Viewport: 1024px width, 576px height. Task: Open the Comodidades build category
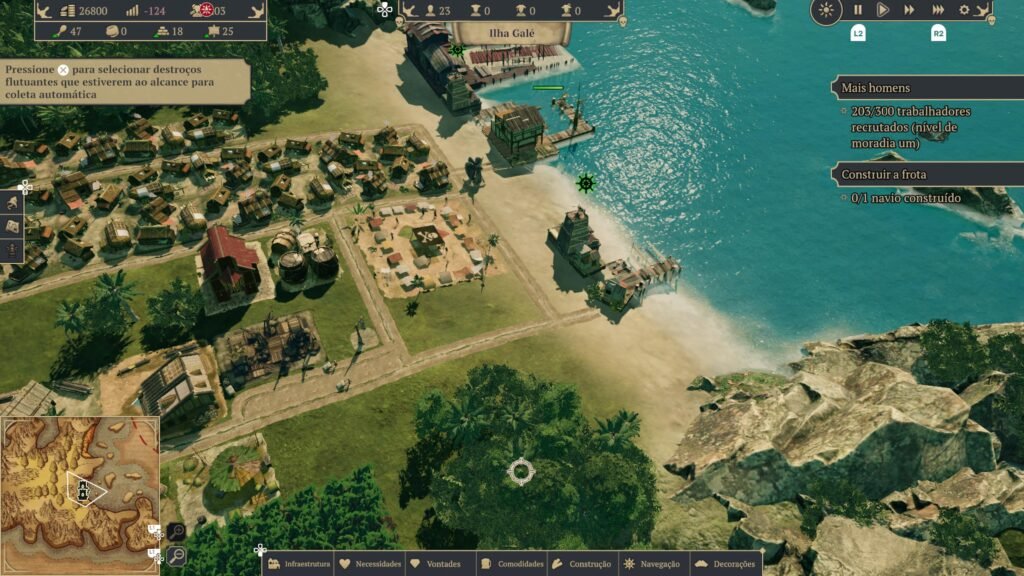coord(512,564)
